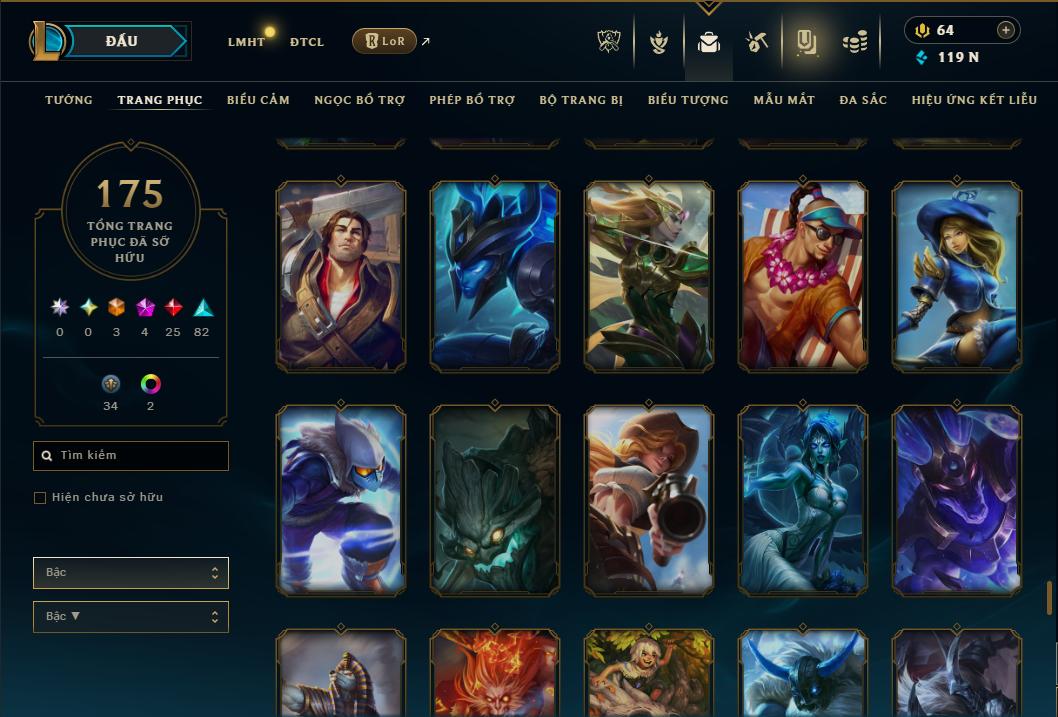Show the PHÉP BỔ TRỢ tab
This screenshot has height=717, width=1058.
click(x=472, y=100)
